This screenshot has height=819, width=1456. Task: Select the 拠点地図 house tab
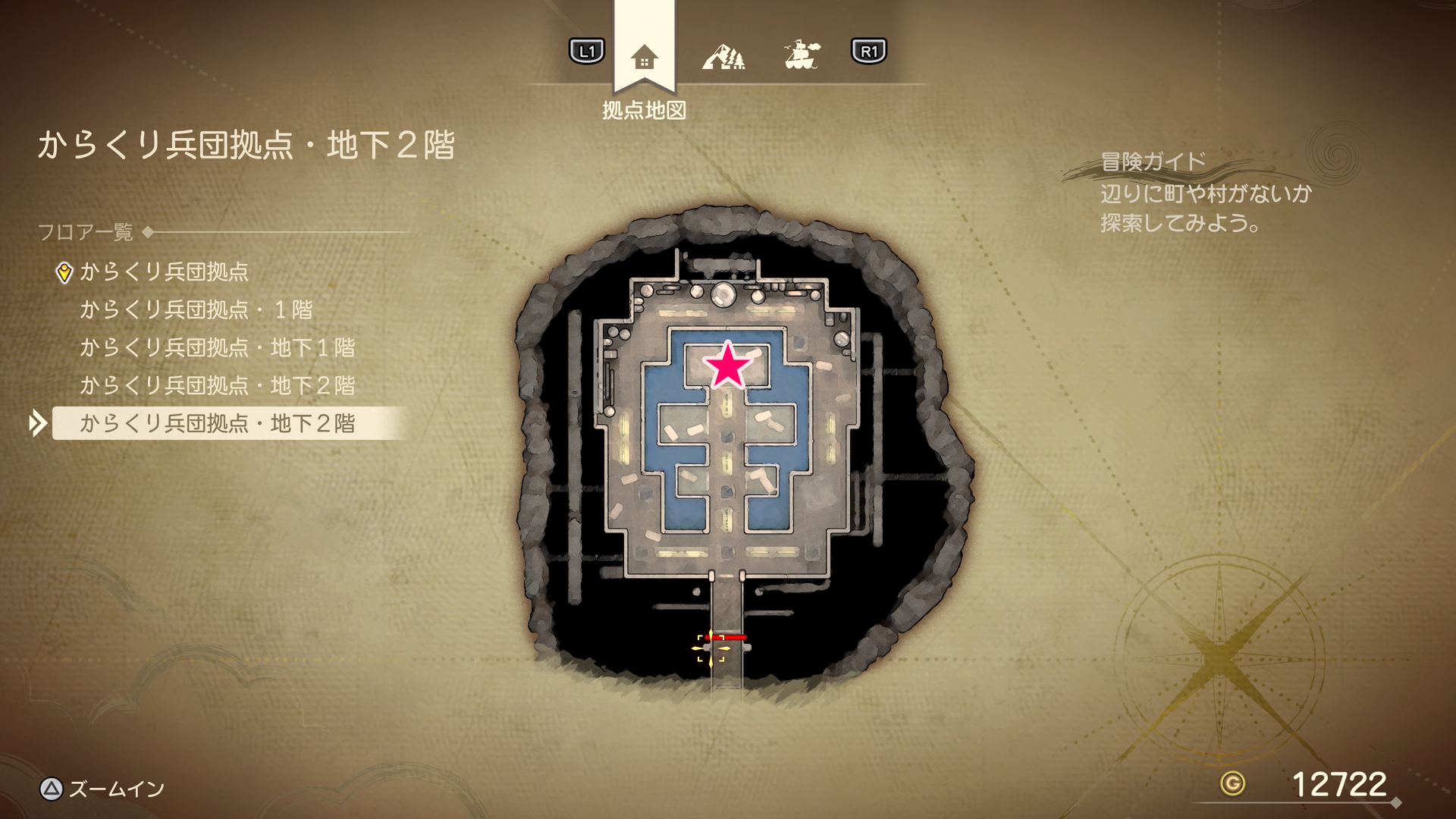(x=644, y=57)
